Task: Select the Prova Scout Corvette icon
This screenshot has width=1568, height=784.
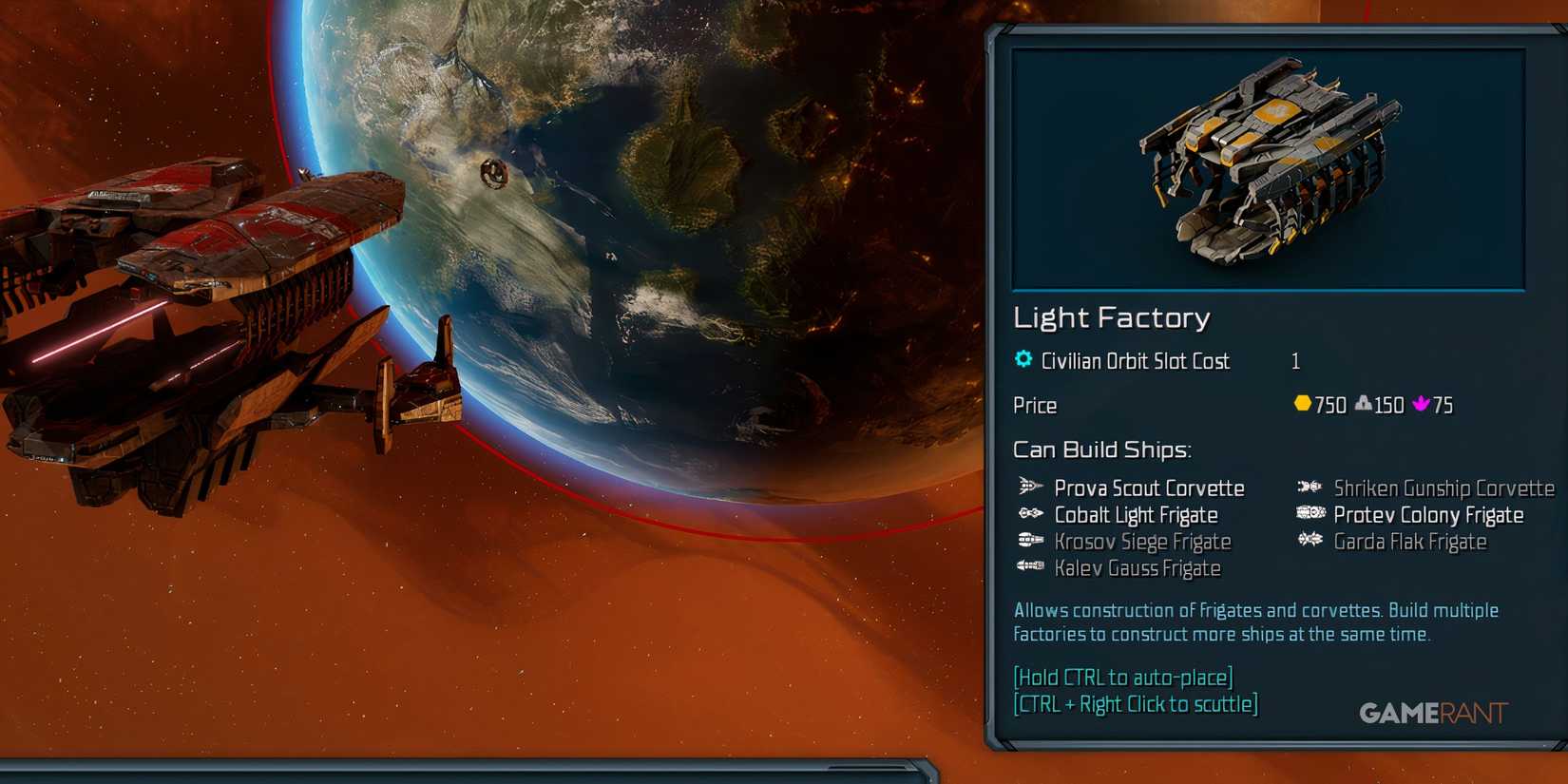Action: 1028,488
